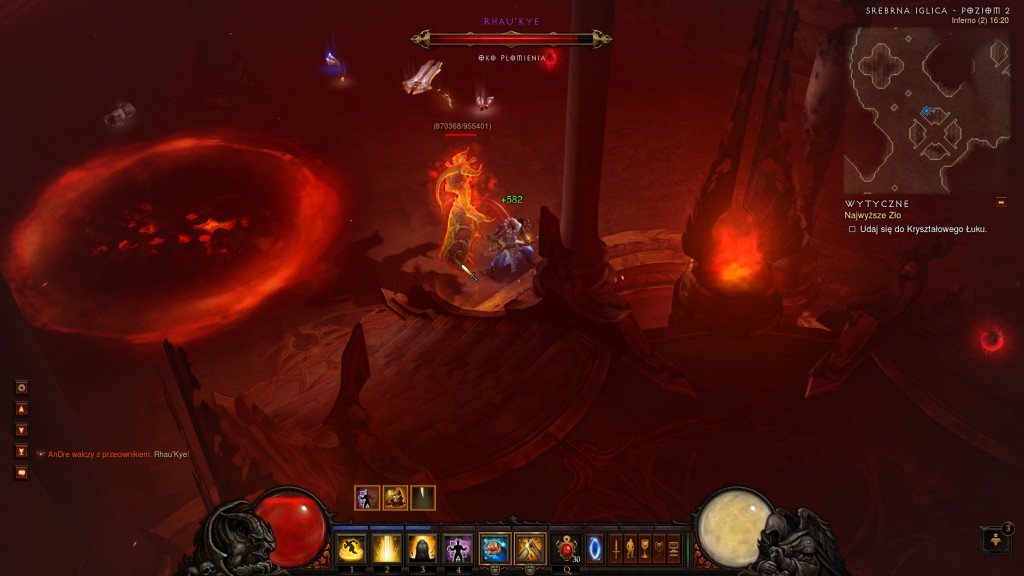Open chat settings with the gear button
The width and height of the screenshot is (1024, 576).
(21, 387)
